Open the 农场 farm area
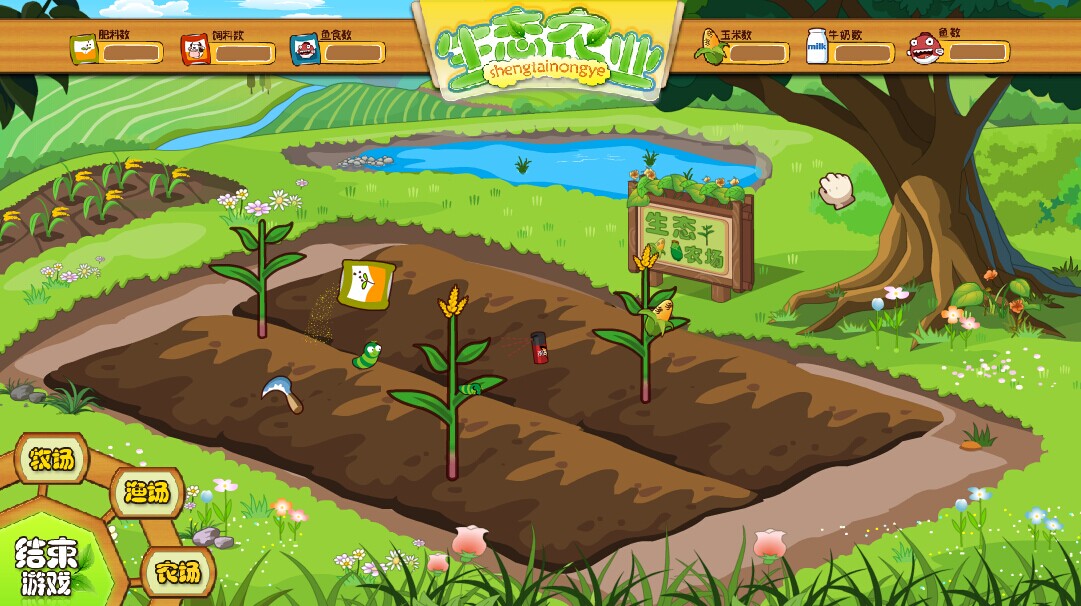 pyautogui.click(x=177, y=572)
